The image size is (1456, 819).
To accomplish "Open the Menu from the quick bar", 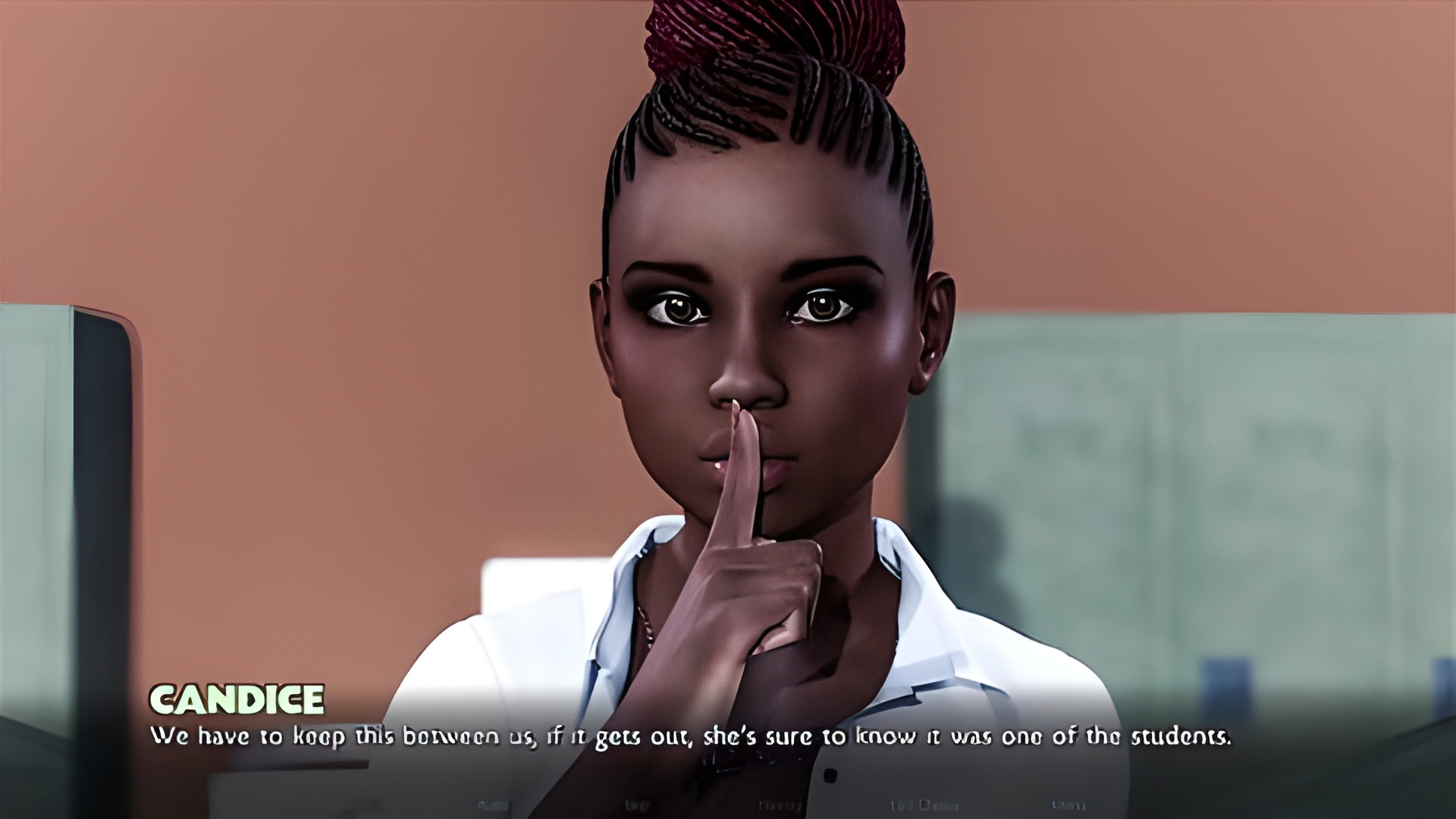I will [1068, 805].
